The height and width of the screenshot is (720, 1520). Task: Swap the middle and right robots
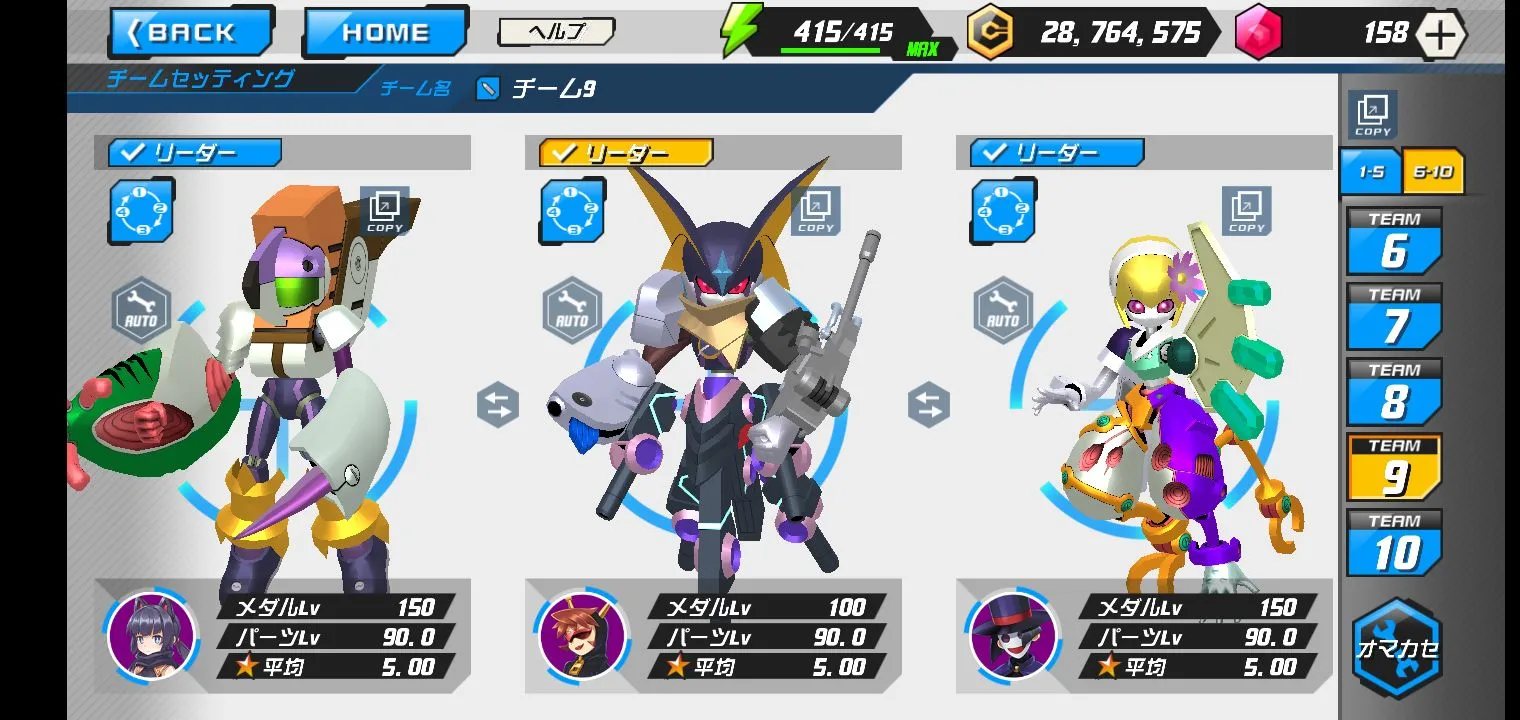click(x=928, y=406)
